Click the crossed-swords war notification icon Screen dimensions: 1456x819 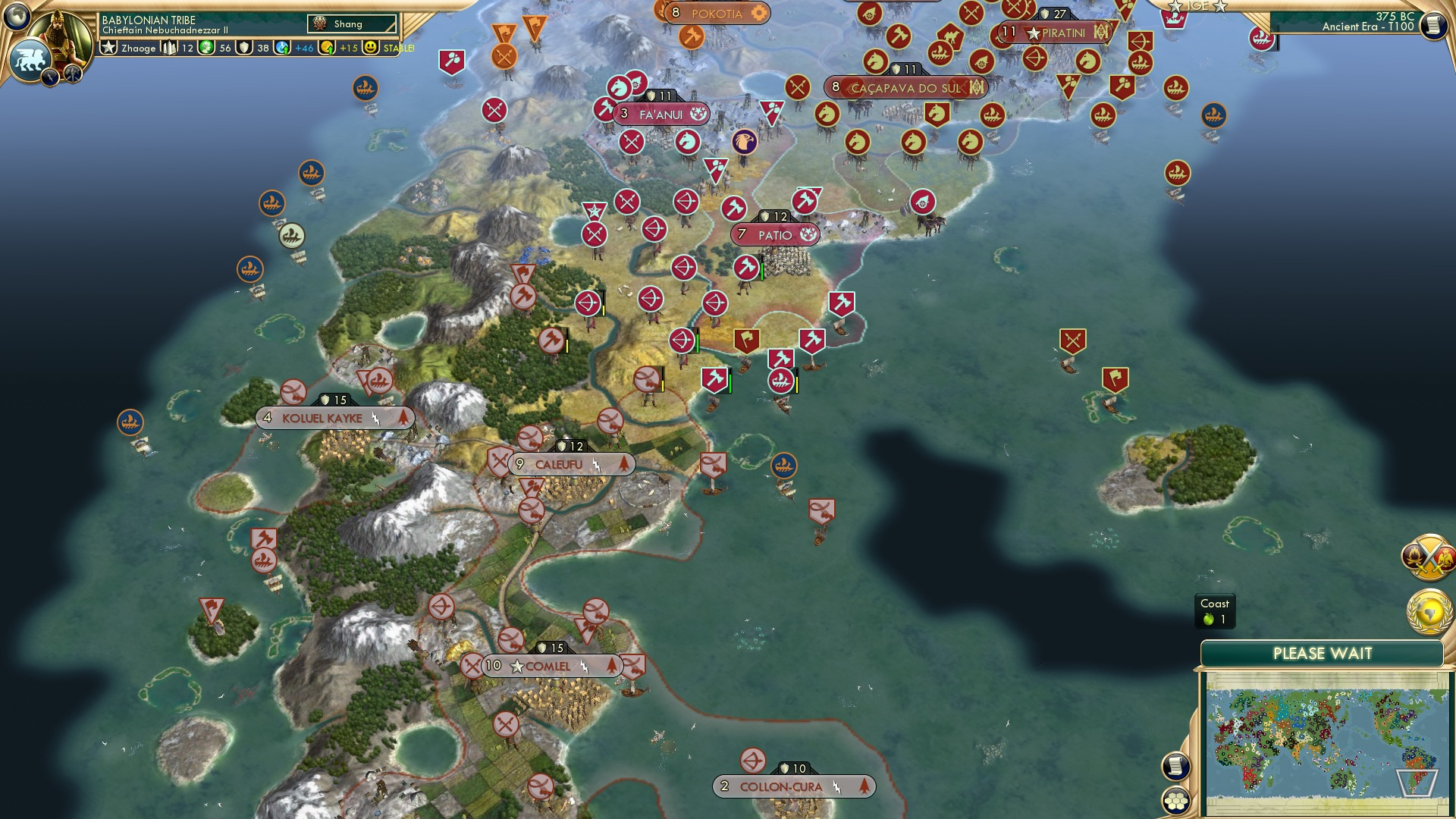[1429, 558]
